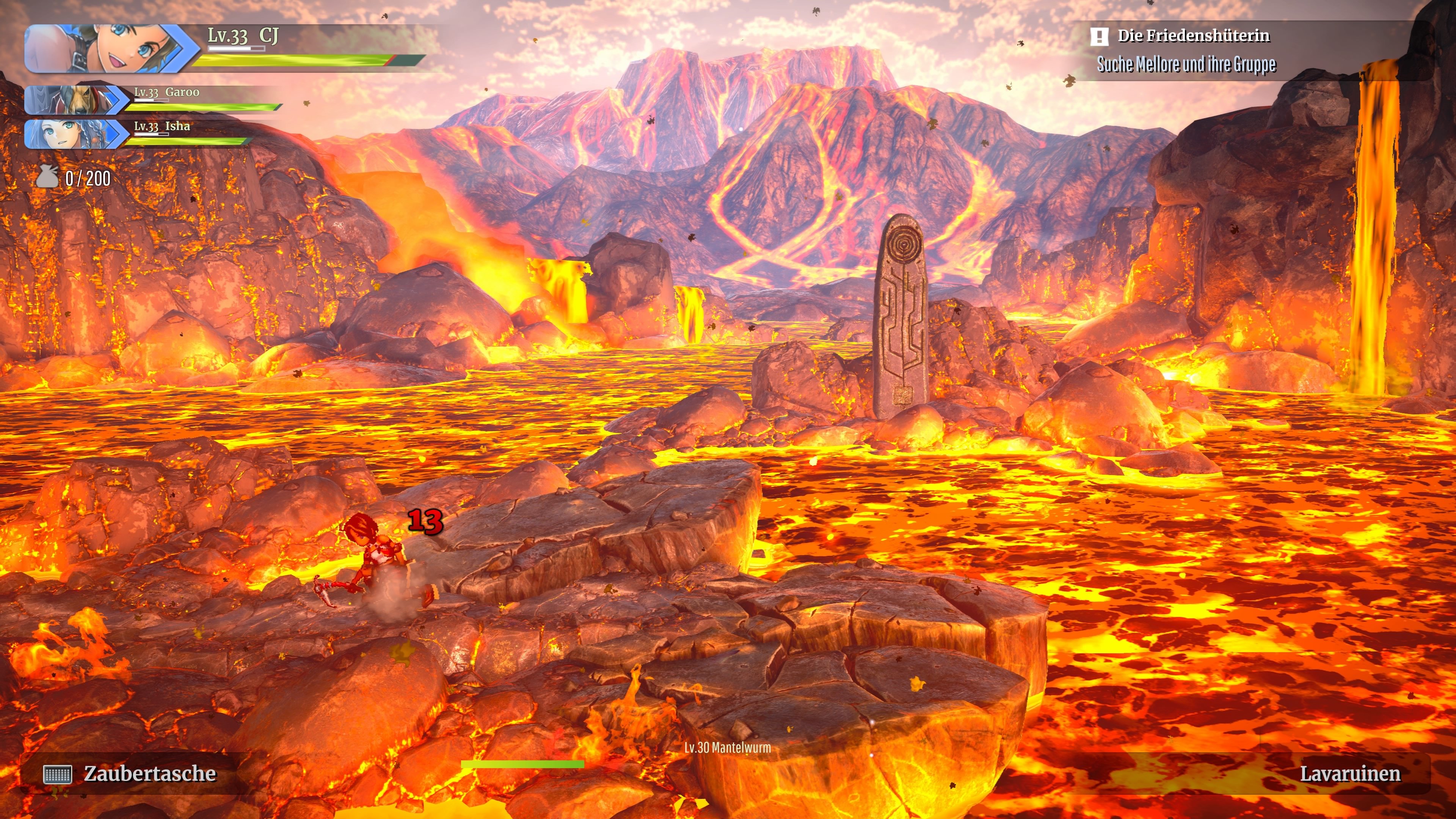This screenshot has height=819, width=1456.
Task: Open the Die Friedenshüterin quest tracker
Action: click(x=1192, y=36)
